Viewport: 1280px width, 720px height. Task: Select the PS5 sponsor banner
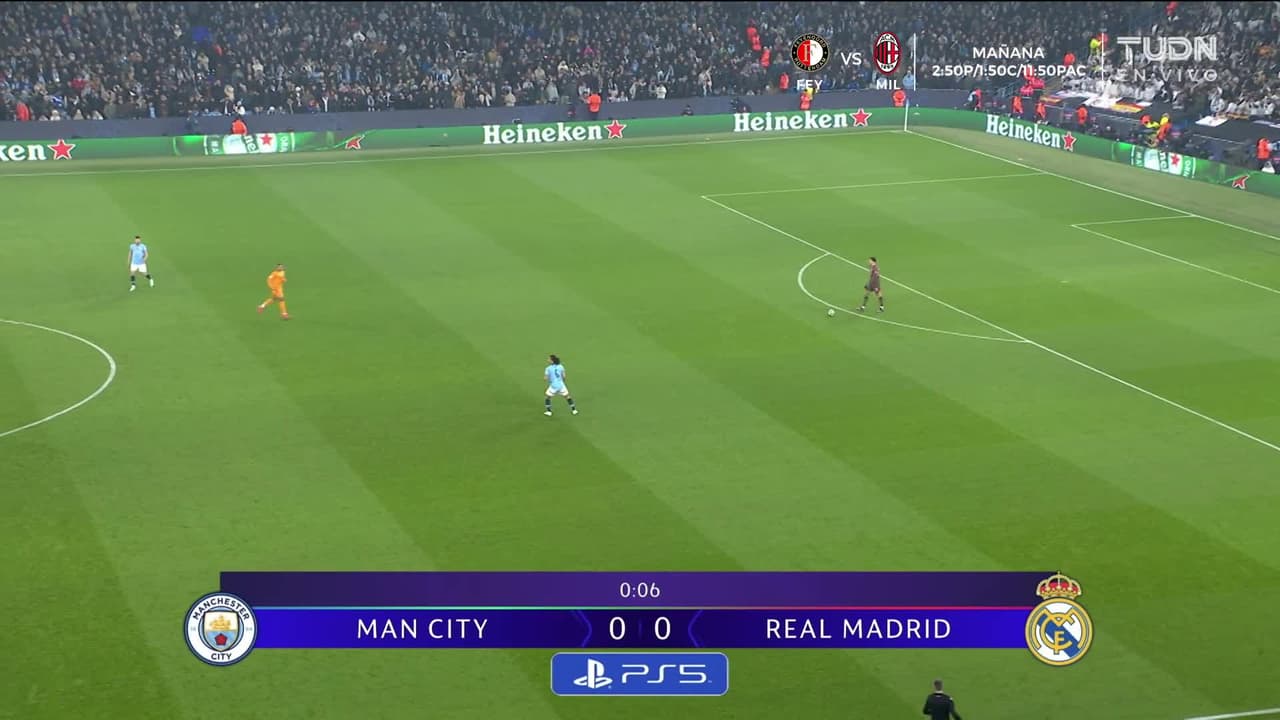click(639, 674)
